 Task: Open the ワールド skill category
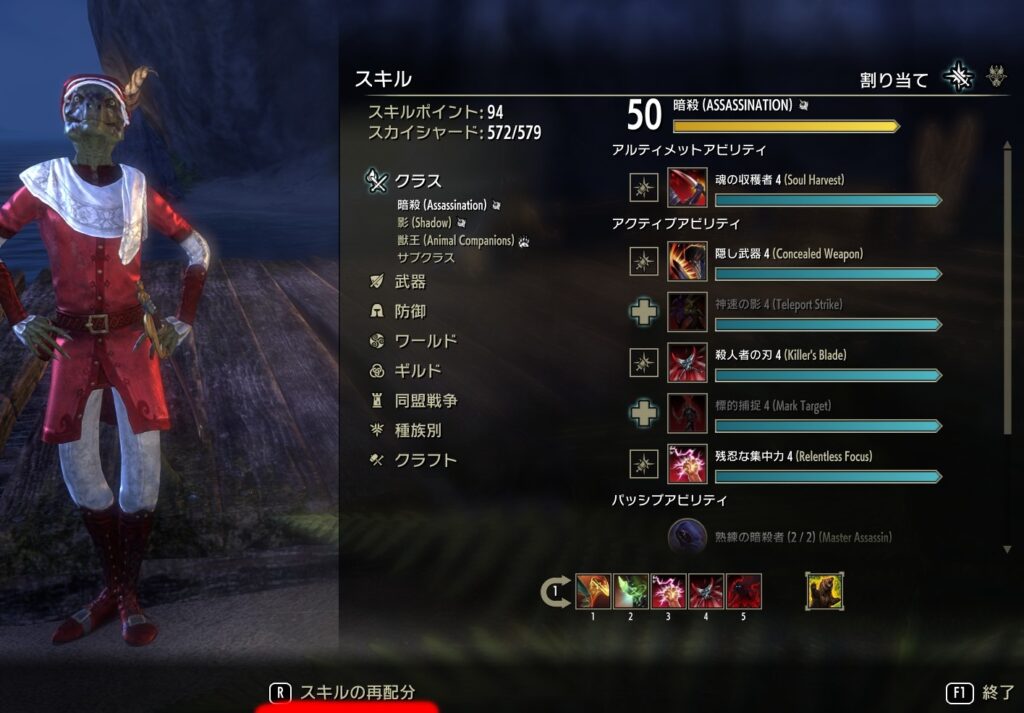425,341
